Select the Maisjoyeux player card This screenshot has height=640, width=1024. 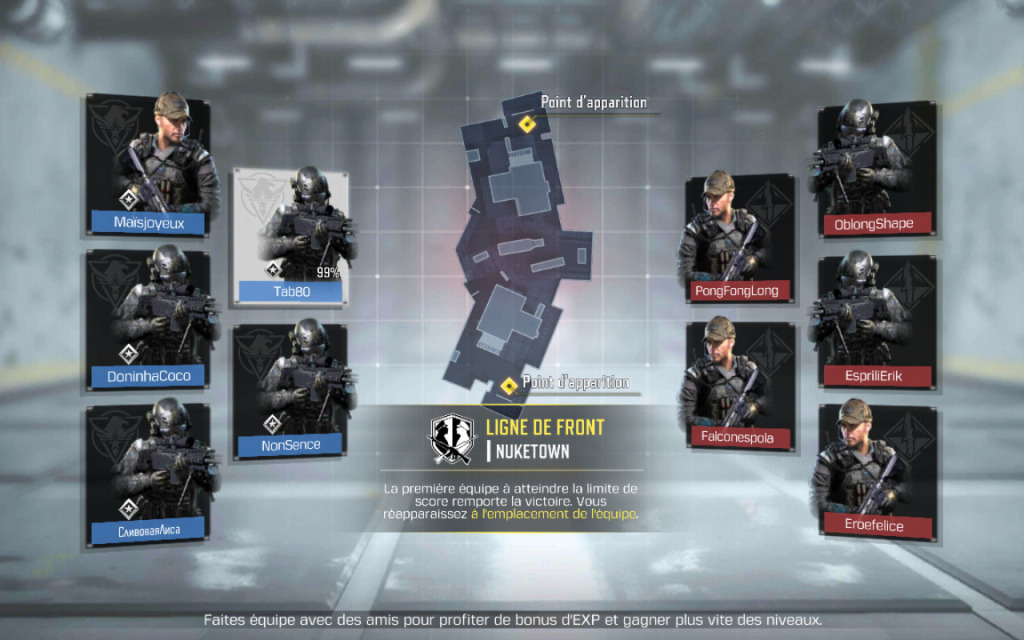148,166
